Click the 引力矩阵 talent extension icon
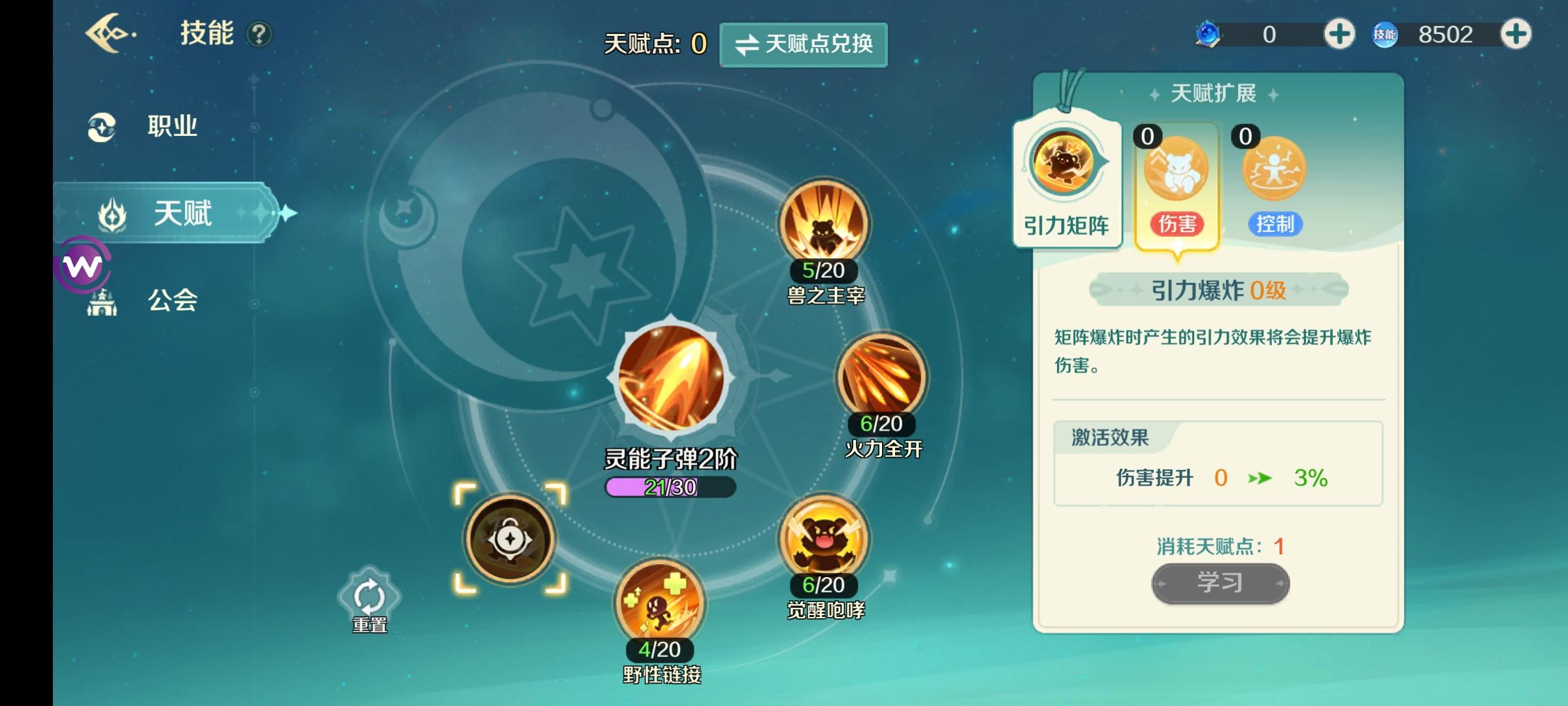 click(1066, 165)
